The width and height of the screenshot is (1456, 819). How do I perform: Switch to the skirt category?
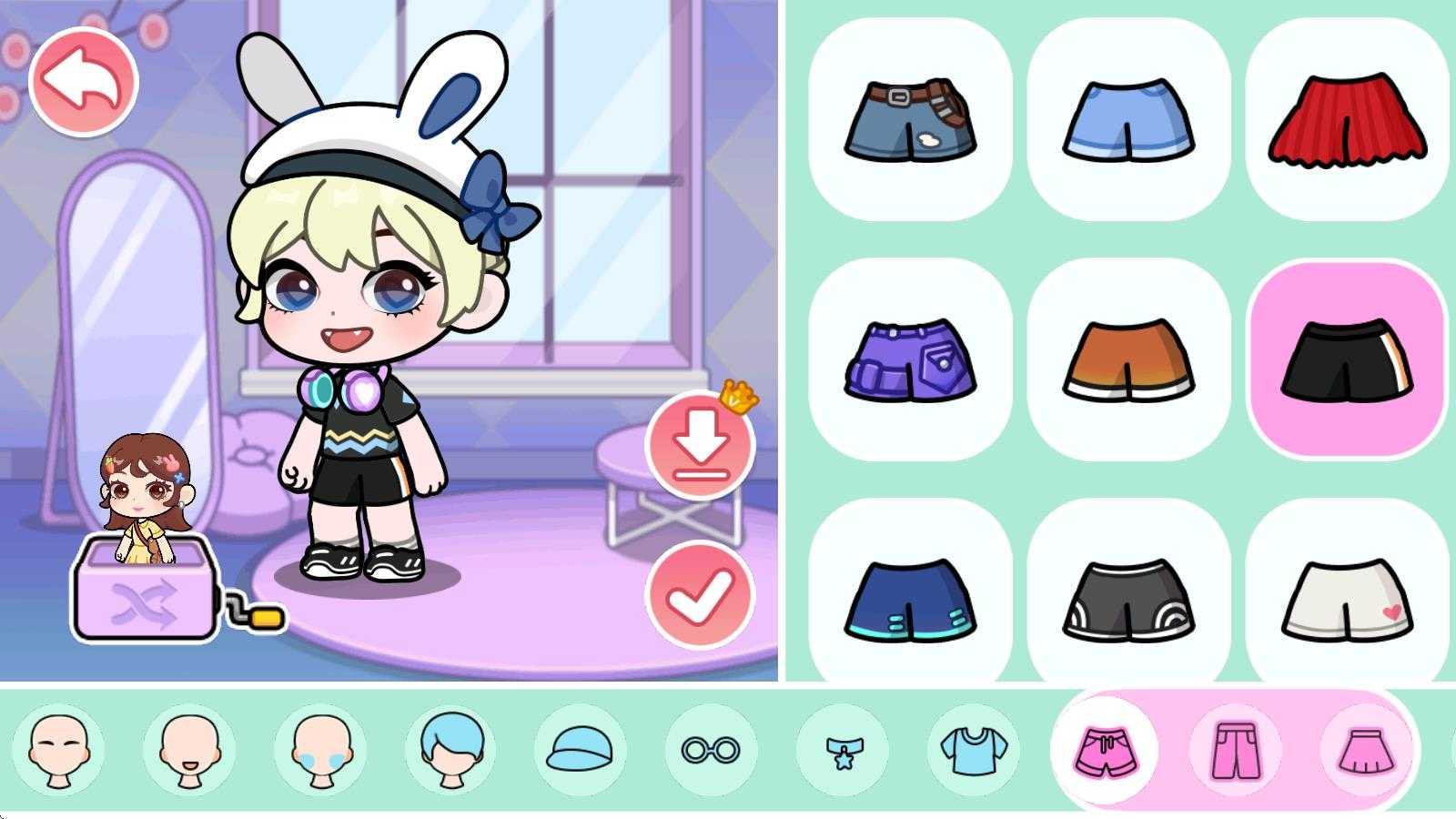pyautogui.click(x=1366, y=751)
